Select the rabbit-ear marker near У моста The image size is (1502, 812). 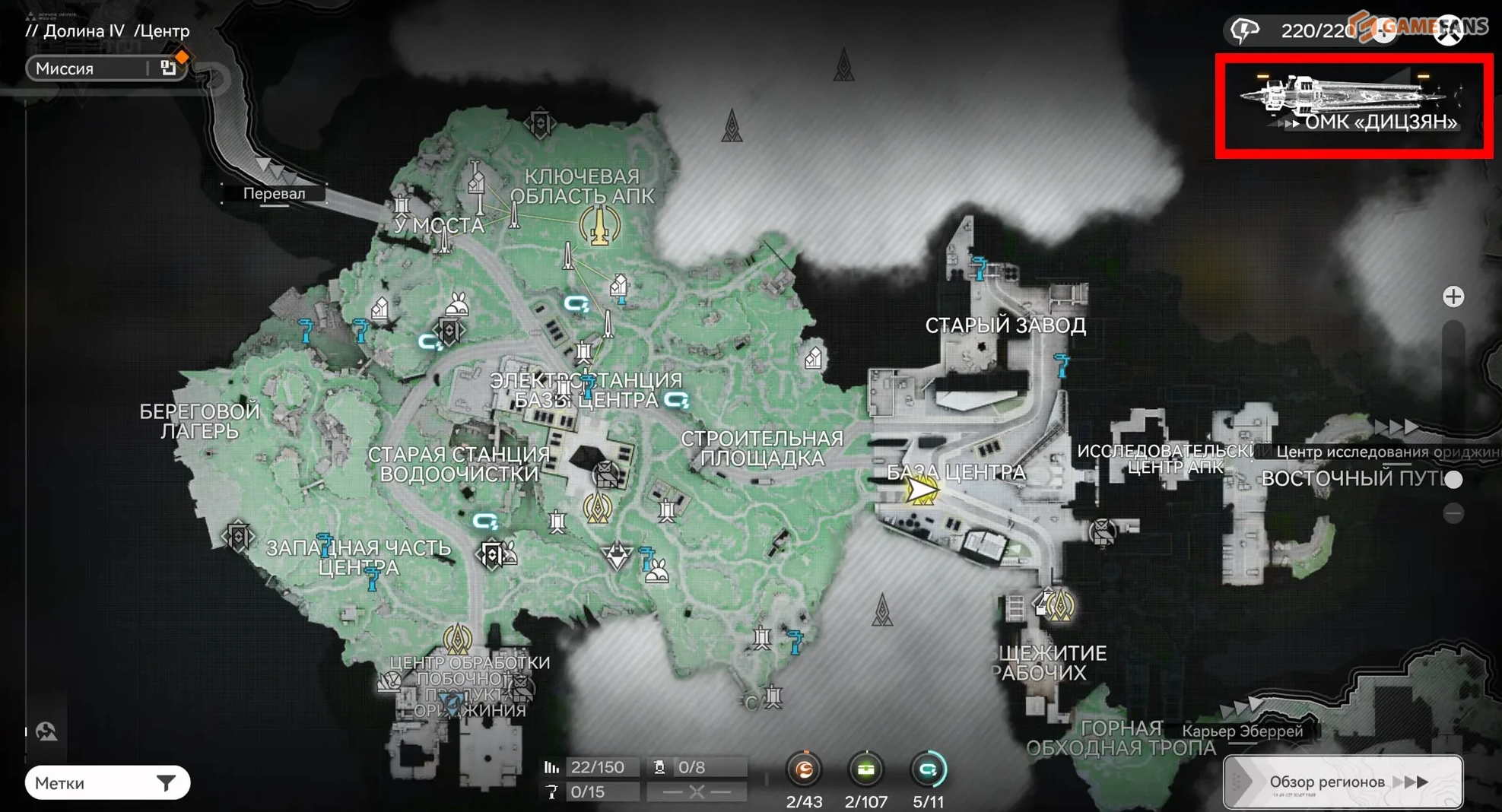(x=457, y=306)
